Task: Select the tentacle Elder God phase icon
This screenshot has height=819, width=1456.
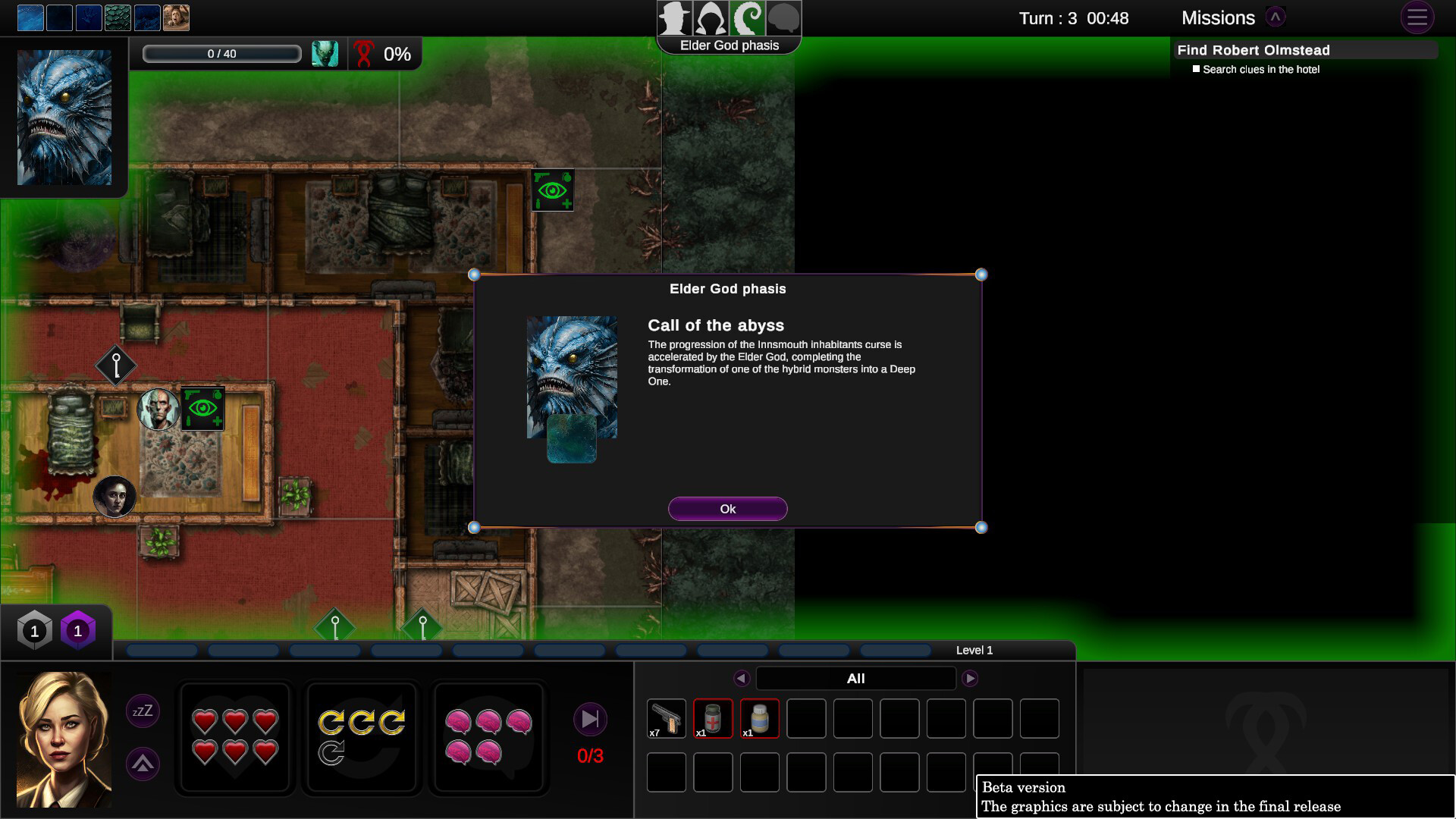Action: coord(747,17)
